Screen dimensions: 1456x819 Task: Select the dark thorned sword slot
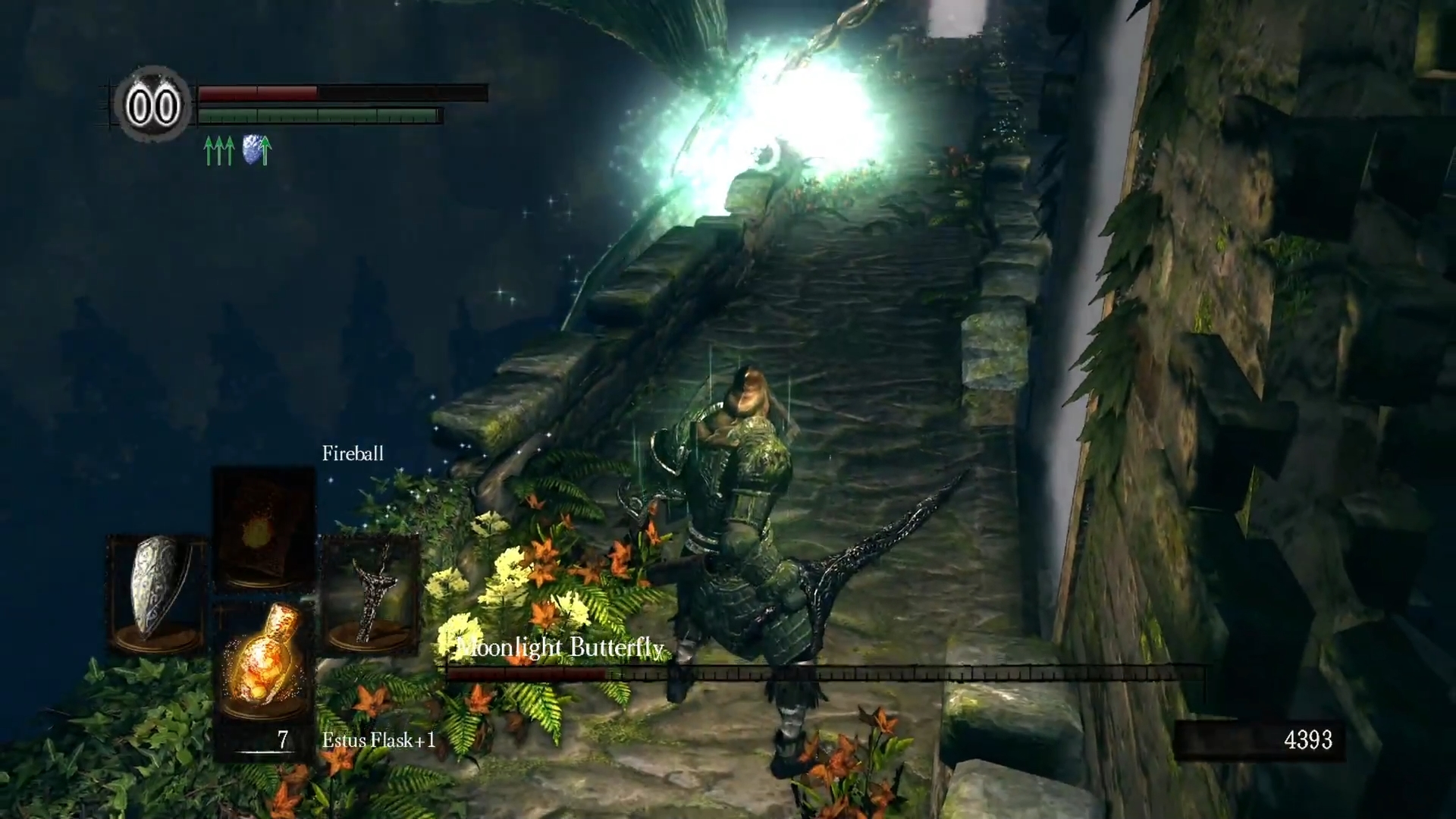370,593
